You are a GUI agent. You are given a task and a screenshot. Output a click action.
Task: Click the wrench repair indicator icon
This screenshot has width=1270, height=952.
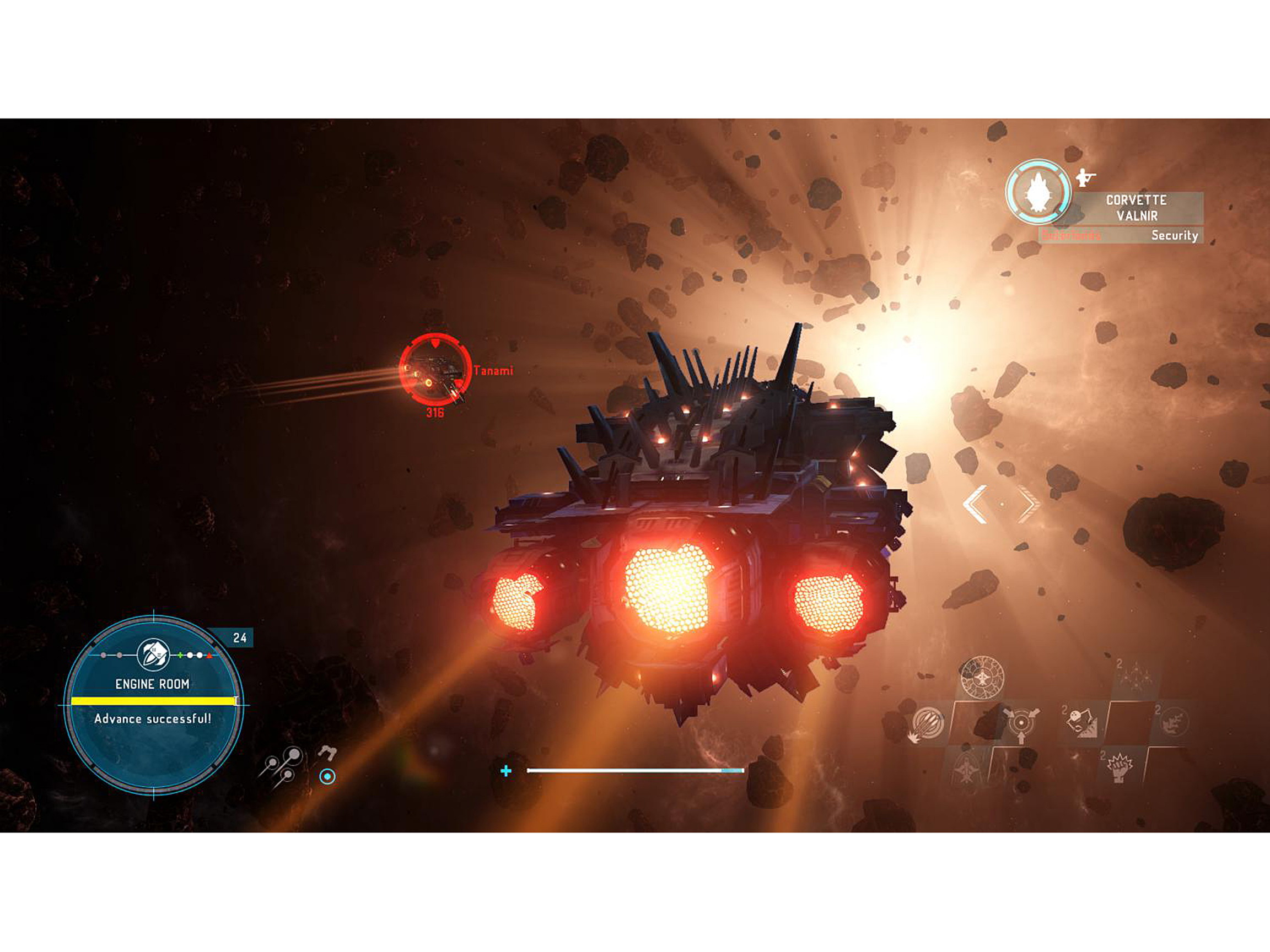[x=327, y=754]
